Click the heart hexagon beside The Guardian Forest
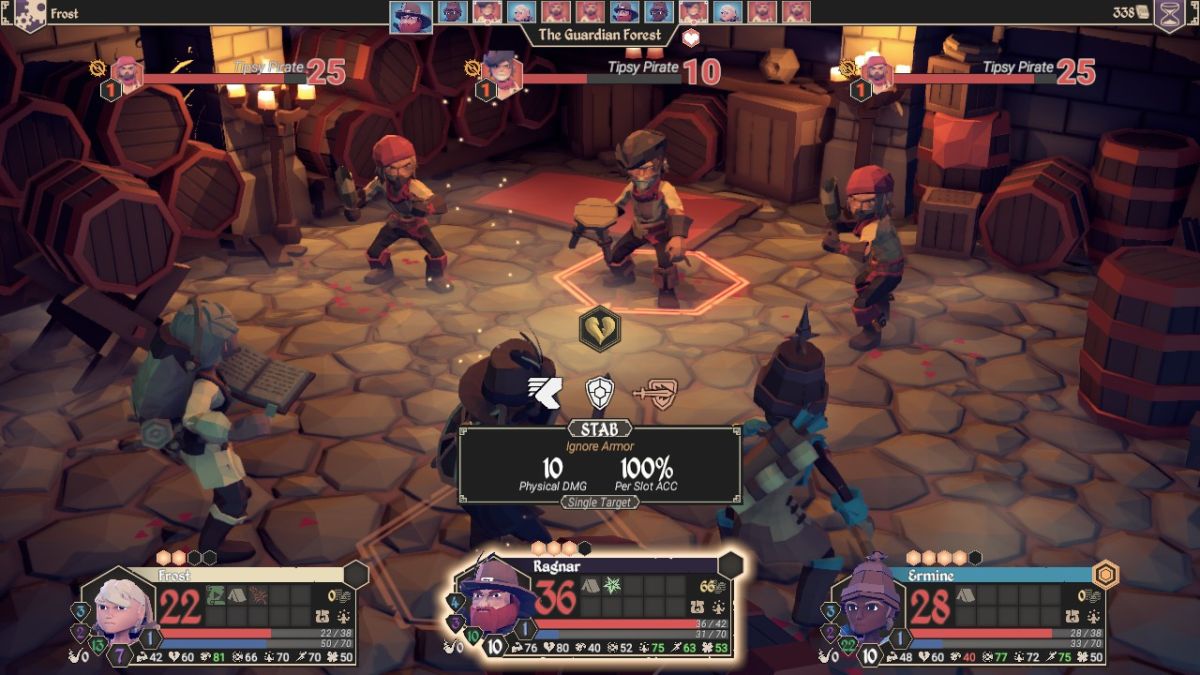Screen dimensions: 1200x675 point(691,38)
